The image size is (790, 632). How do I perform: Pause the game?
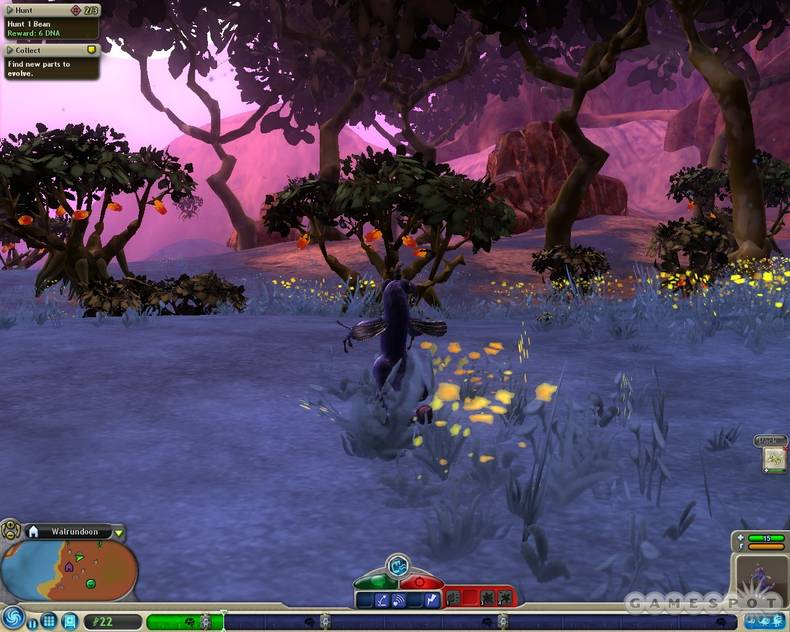point(32,622)
